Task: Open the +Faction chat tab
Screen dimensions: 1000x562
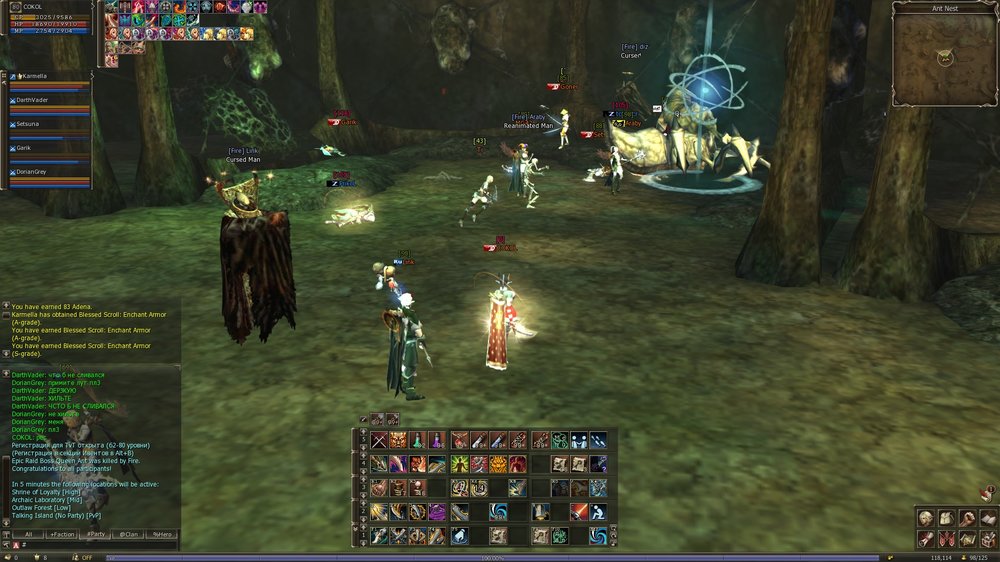Action: pos(61,534)
